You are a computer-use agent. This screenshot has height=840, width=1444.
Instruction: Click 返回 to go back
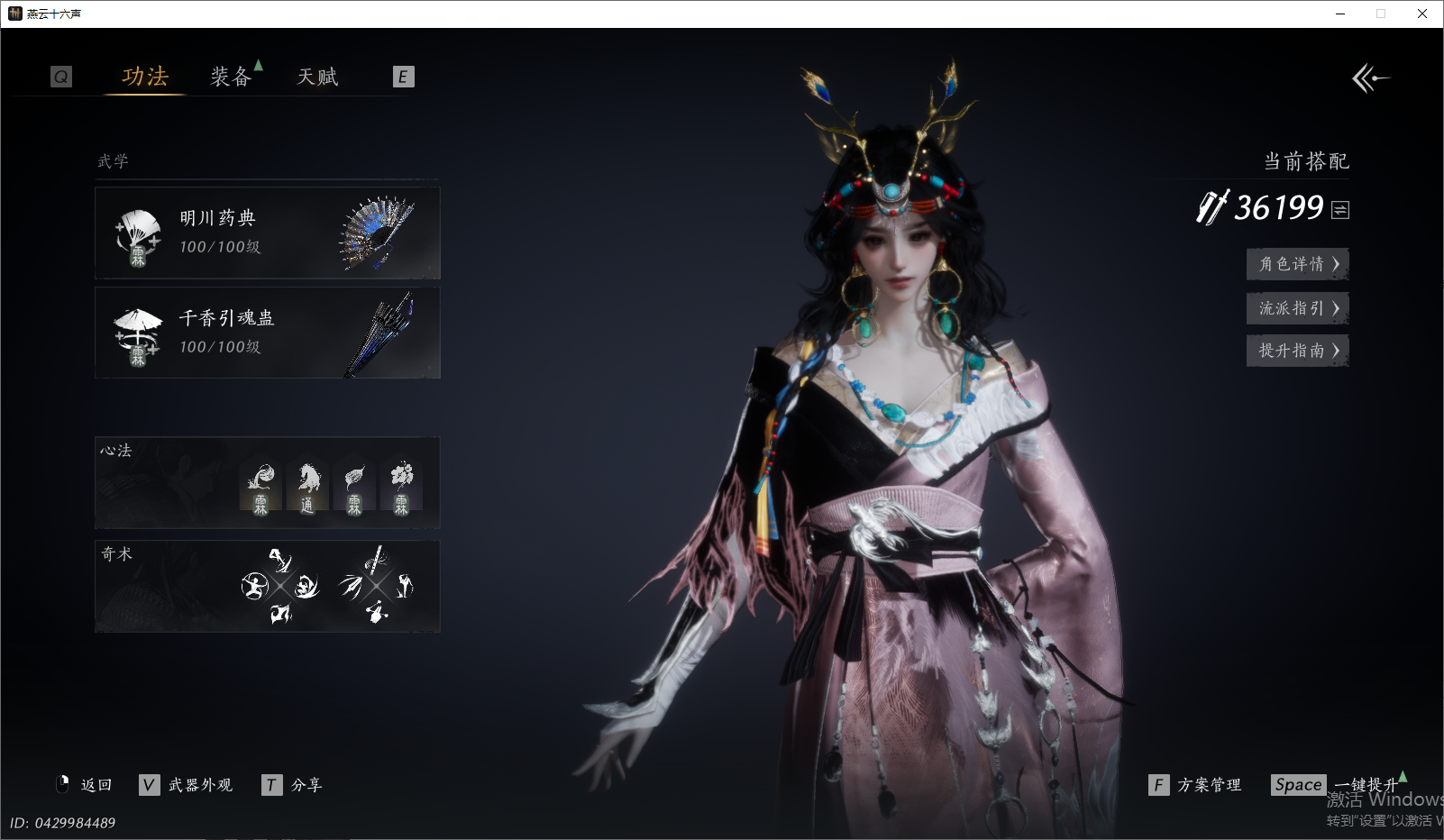pyautogui.click(x=86, y=785)
